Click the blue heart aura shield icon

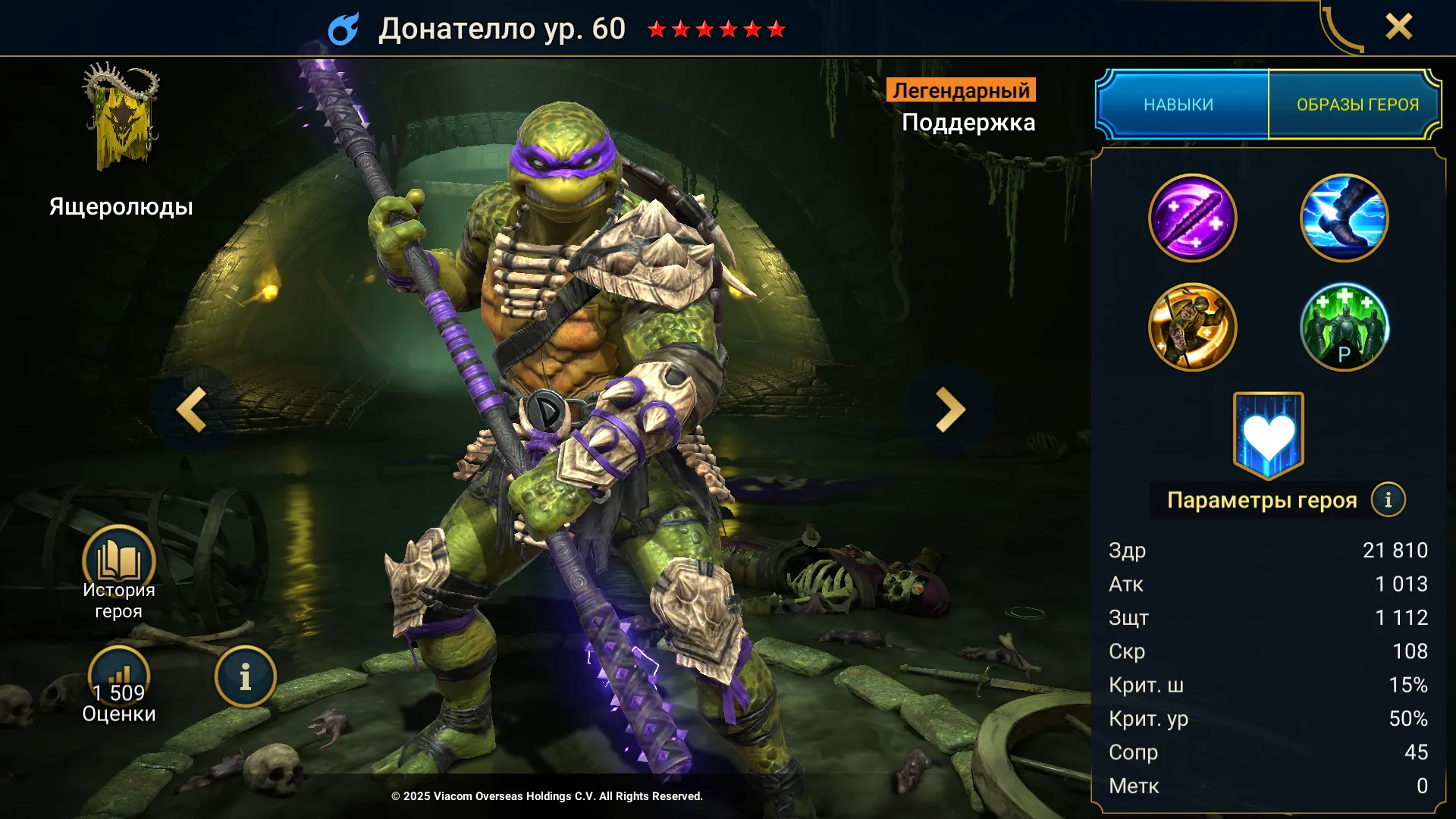tap(1268, 435)
